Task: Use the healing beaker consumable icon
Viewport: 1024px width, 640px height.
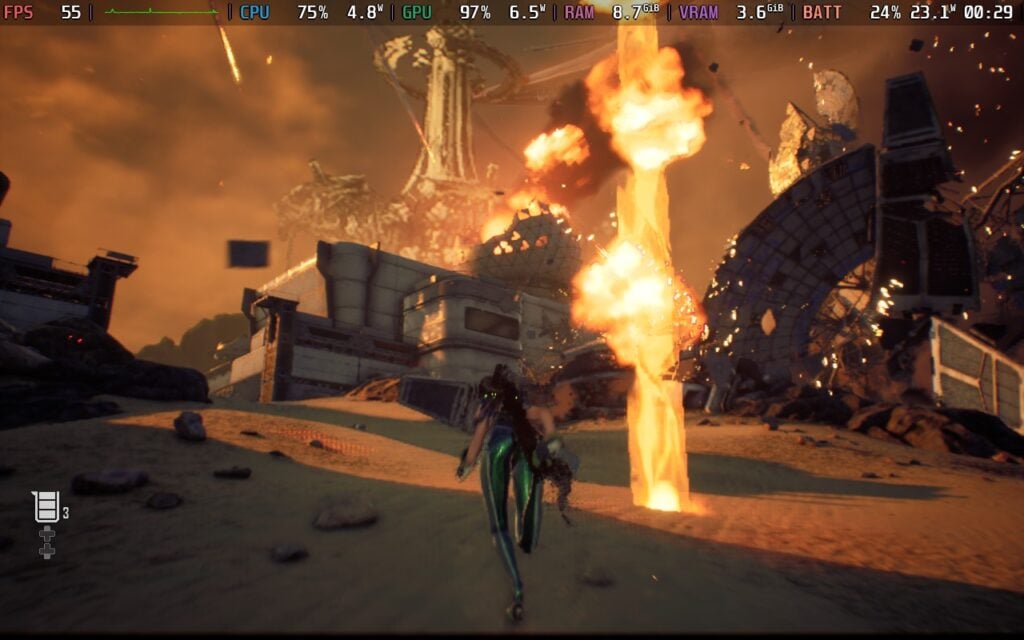Action: pos(45,507)
